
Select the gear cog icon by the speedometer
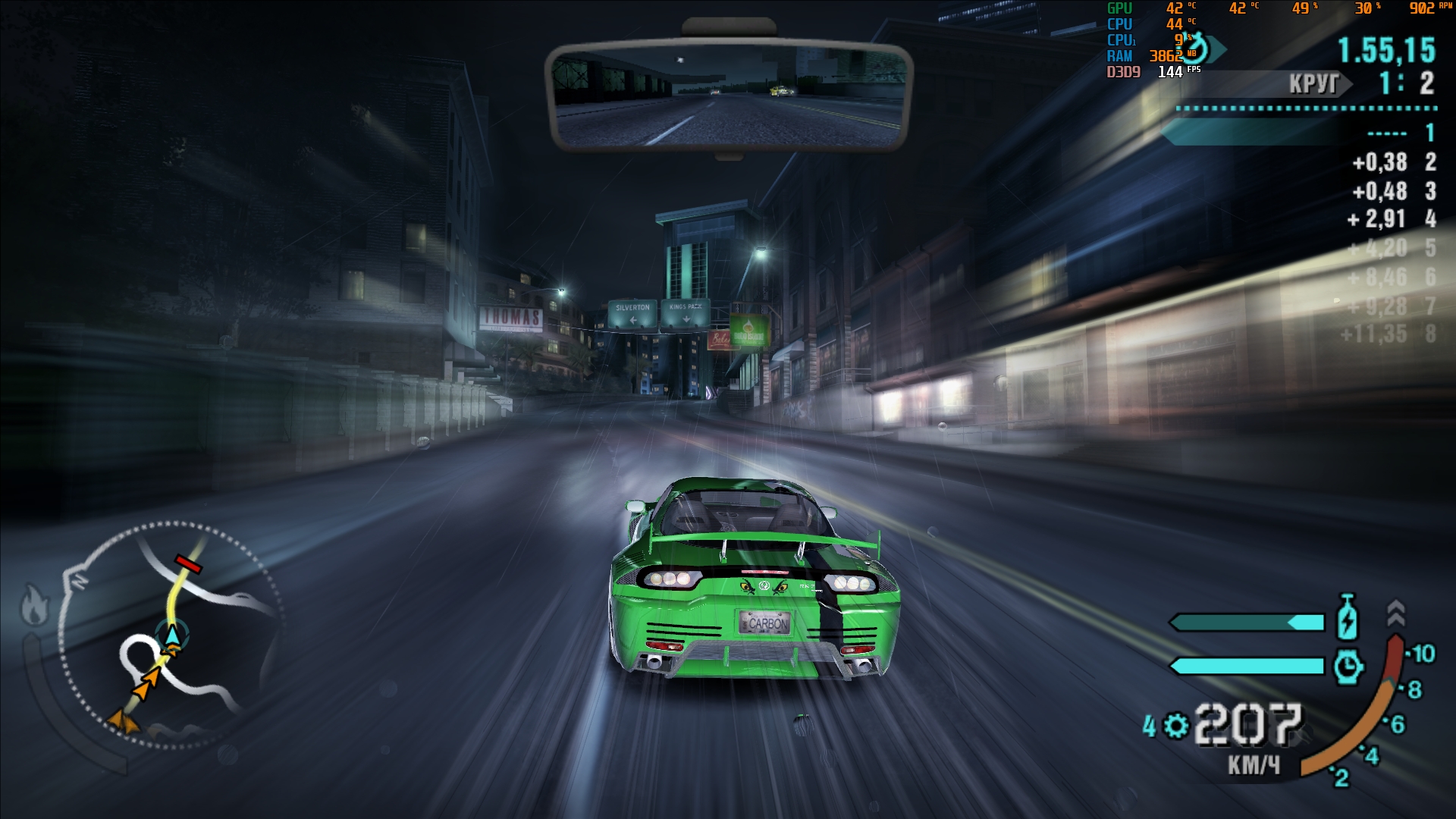[x=1176, y=726]
